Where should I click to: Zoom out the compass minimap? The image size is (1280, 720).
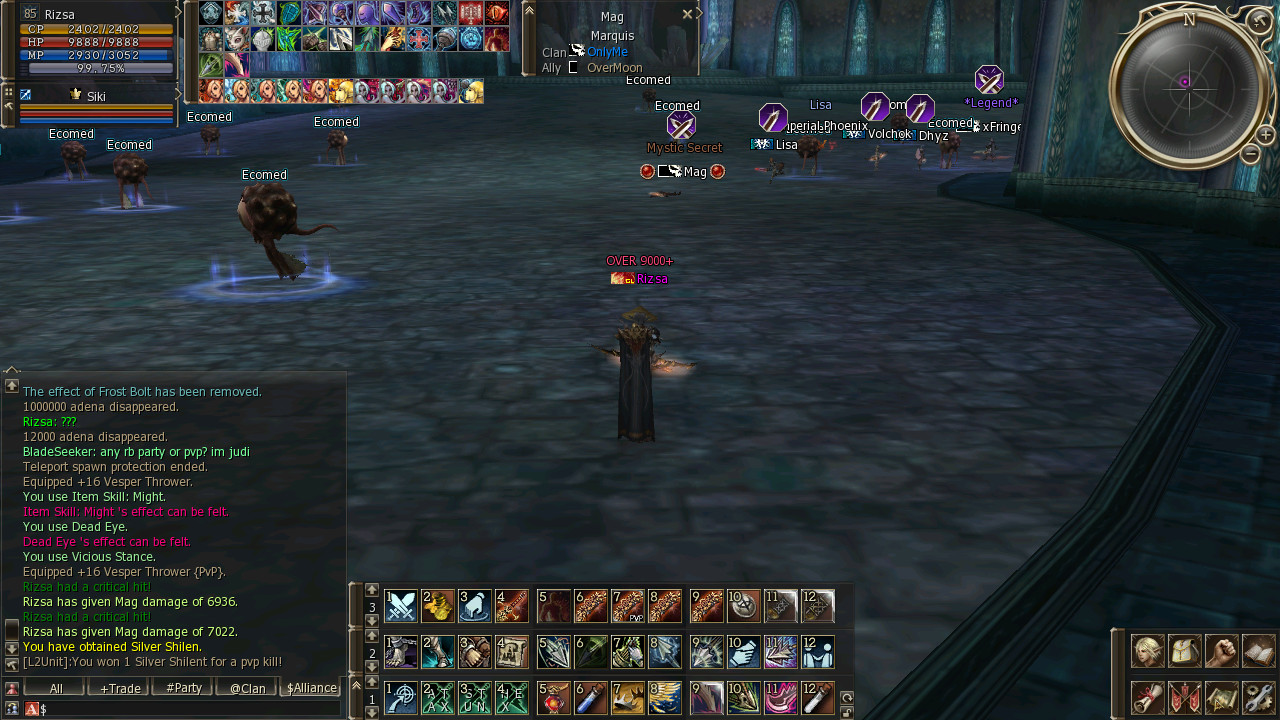[x=1250, y=154]
